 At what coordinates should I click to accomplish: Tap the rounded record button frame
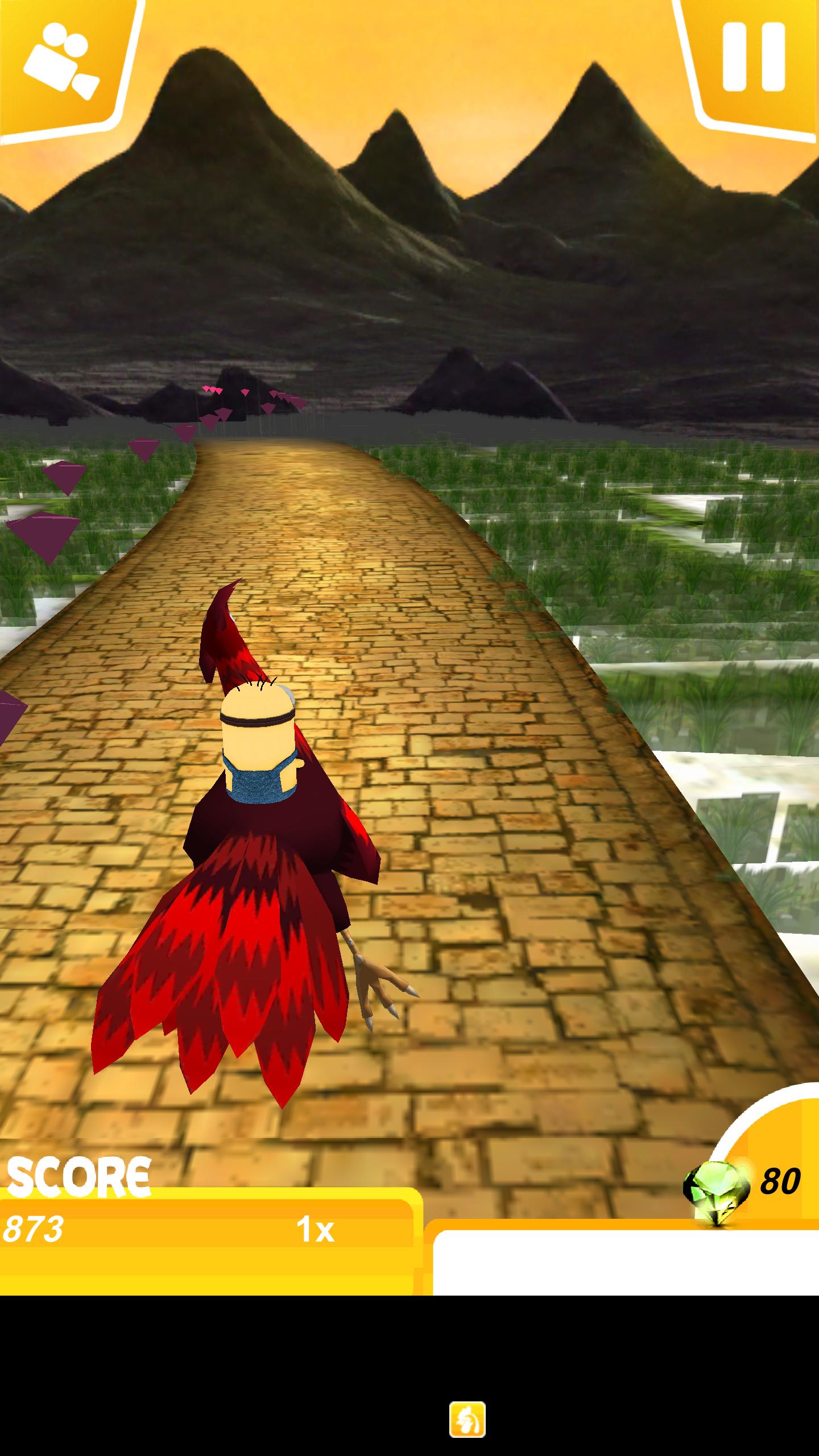tap(63, 65)
